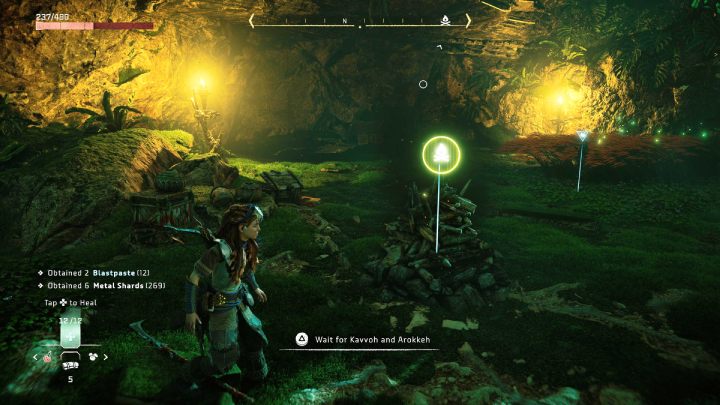
Task: Click the right arrow of the tool selector
Action: [x=106, y=356]
